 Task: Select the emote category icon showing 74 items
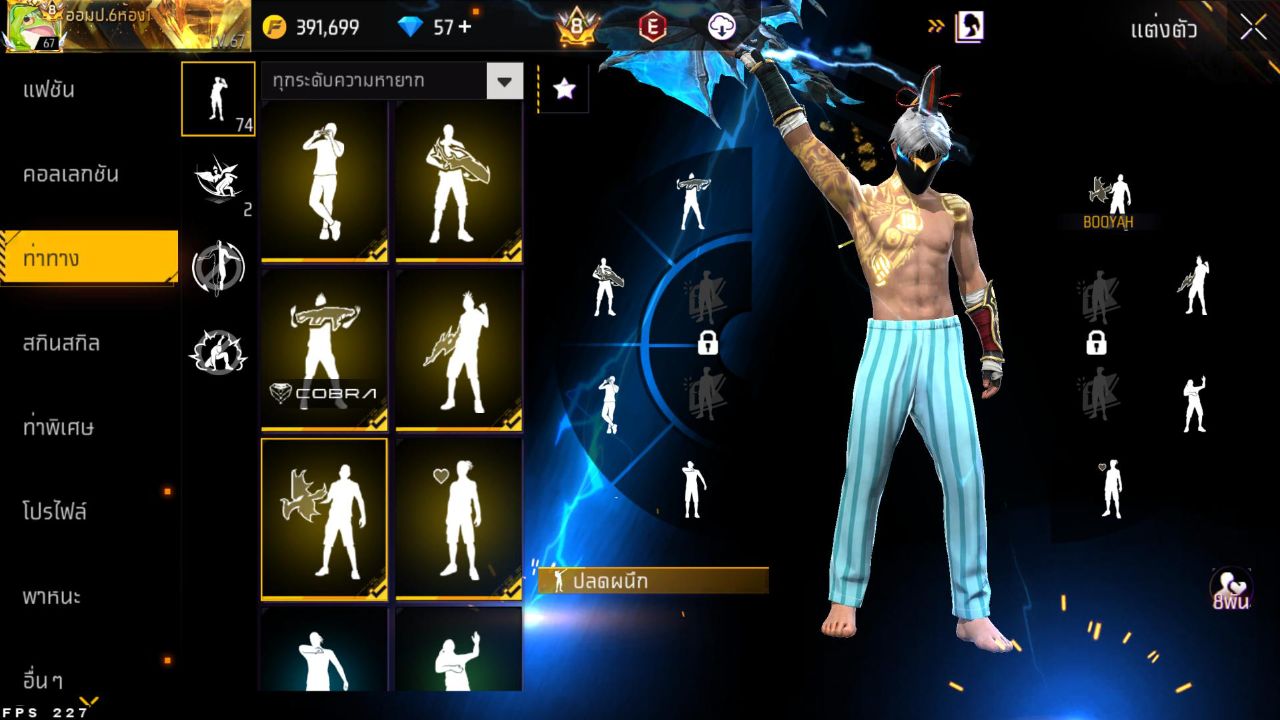coord(217,99)
